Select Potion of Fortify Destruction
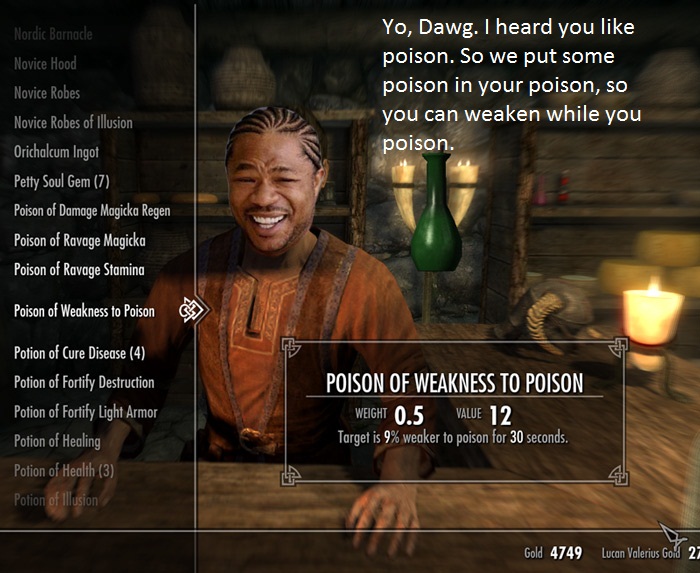The image size is (700, 573). (84, 382)
